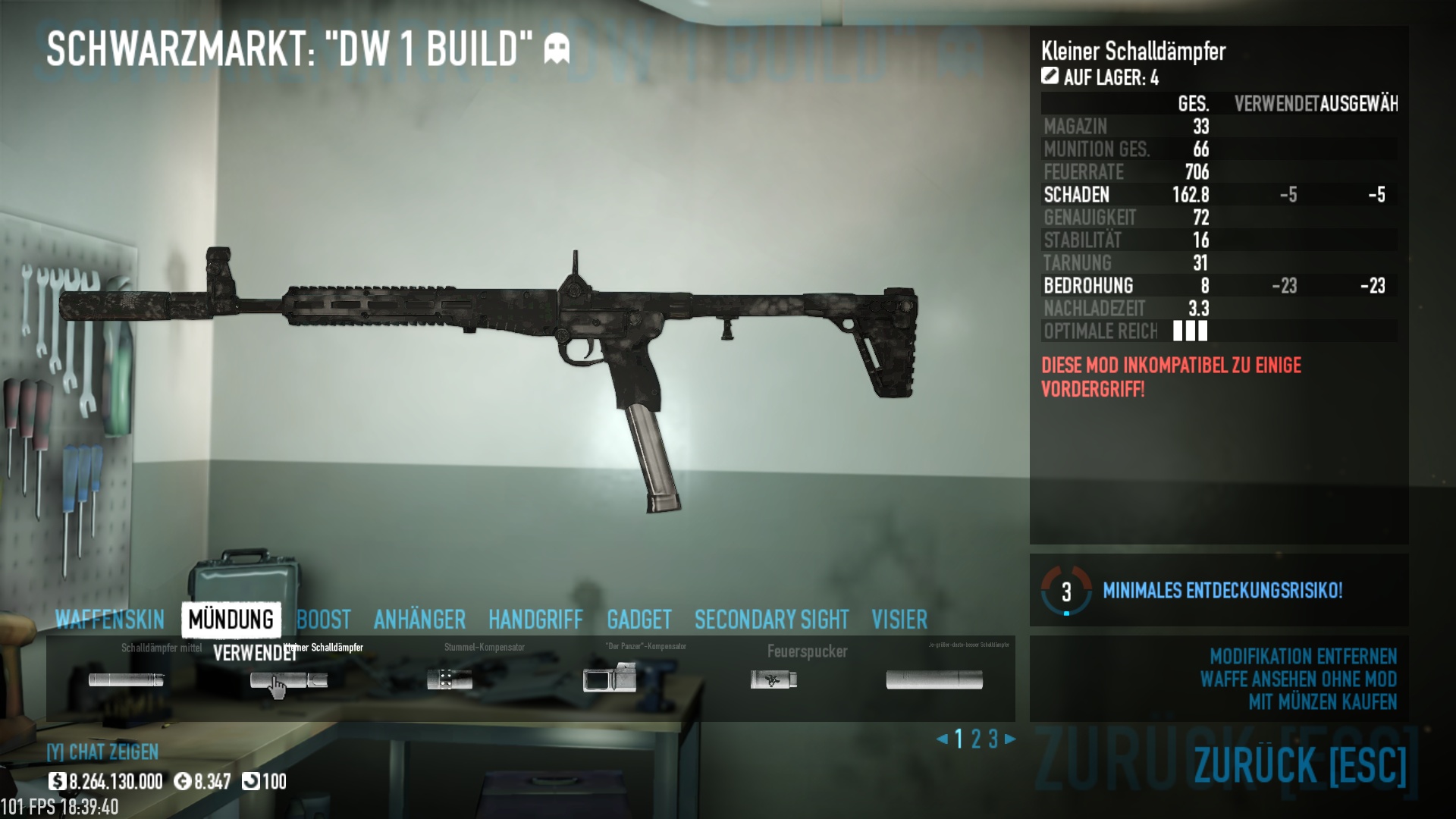This screenshot has height=819, width=1456.
Task: Choose the Secondary Sight tab
Action: pos(771,620)
